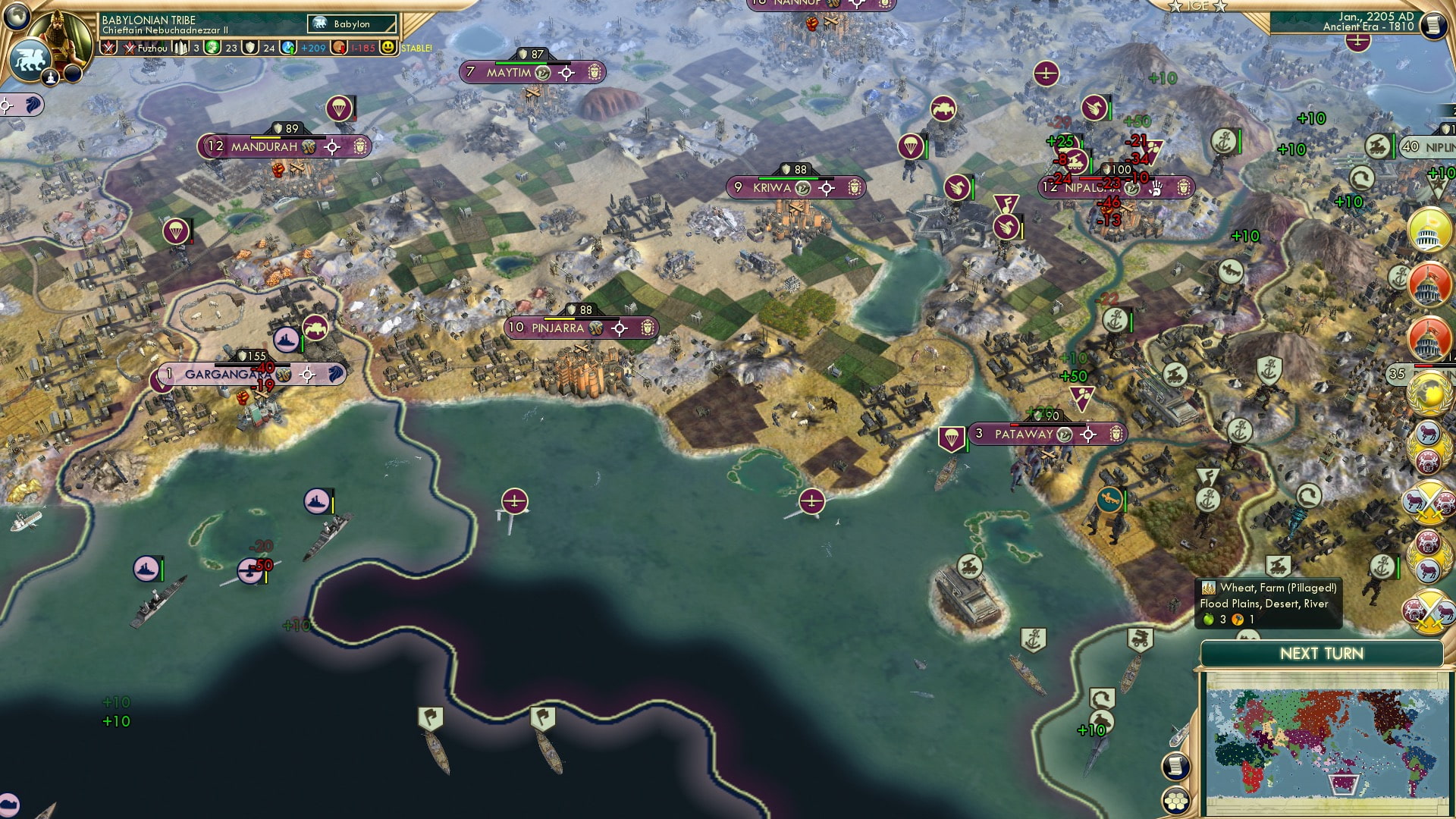
Task: Toggle strategic view with the hexagon icon
Action: click(1175, 801)
